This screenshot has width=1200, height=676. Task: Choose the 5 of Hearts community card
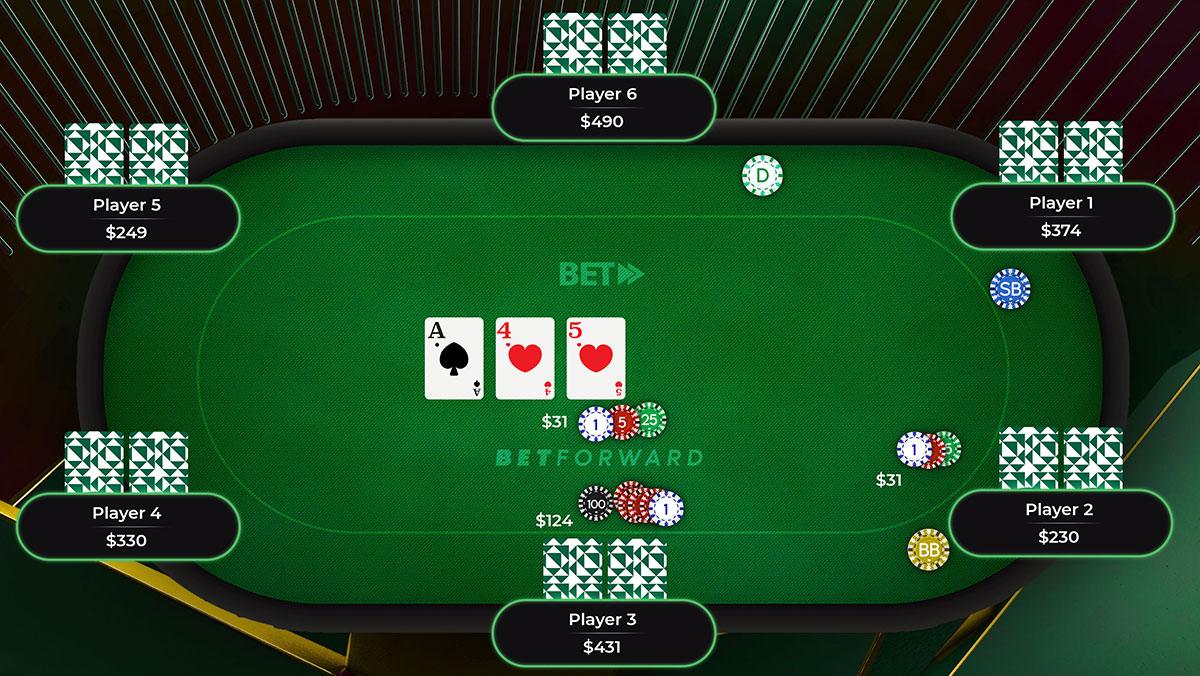tap(596, 359)
